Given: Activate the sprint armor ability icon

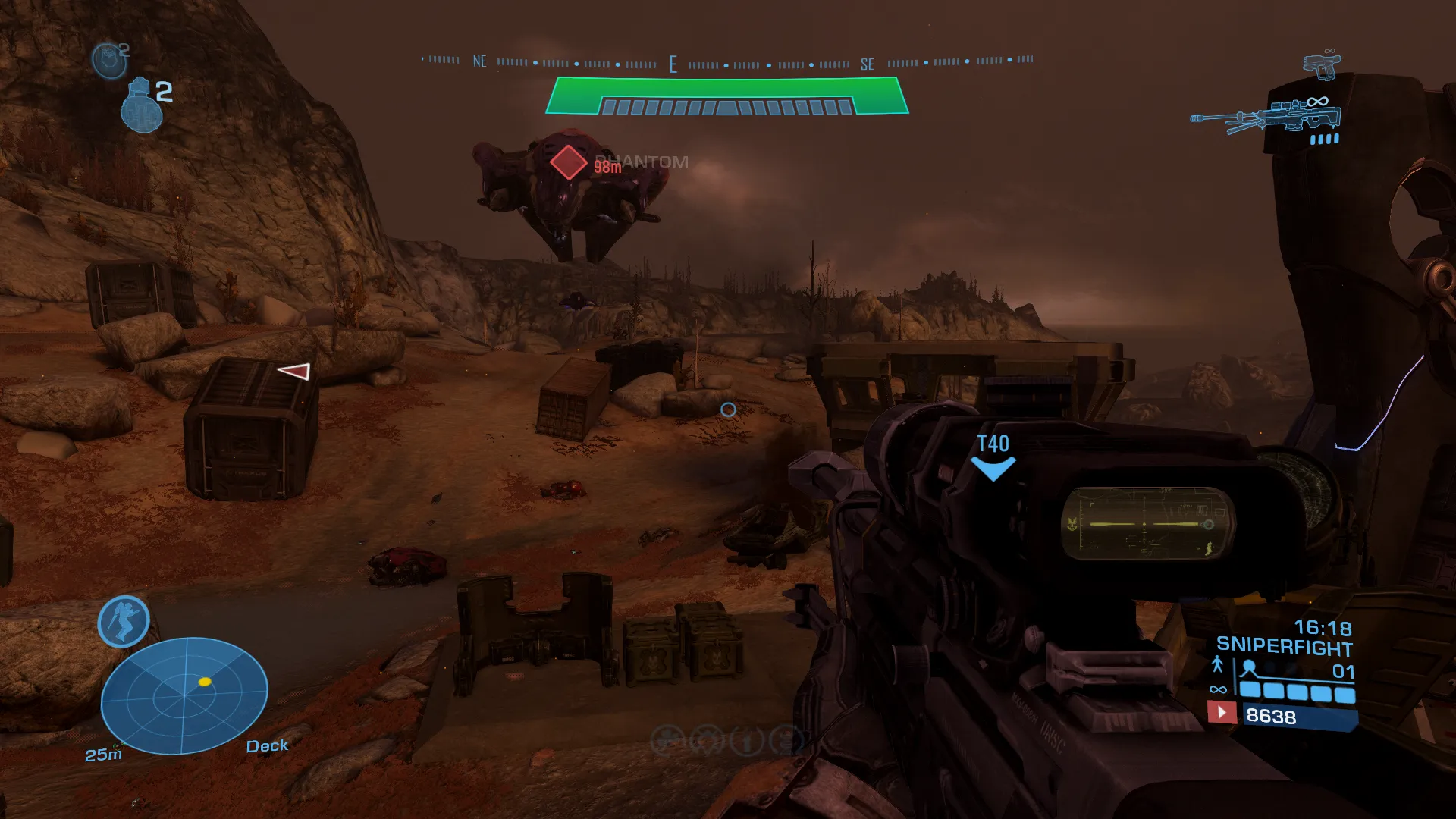Looking at the screenshot, I should (124, 621).
